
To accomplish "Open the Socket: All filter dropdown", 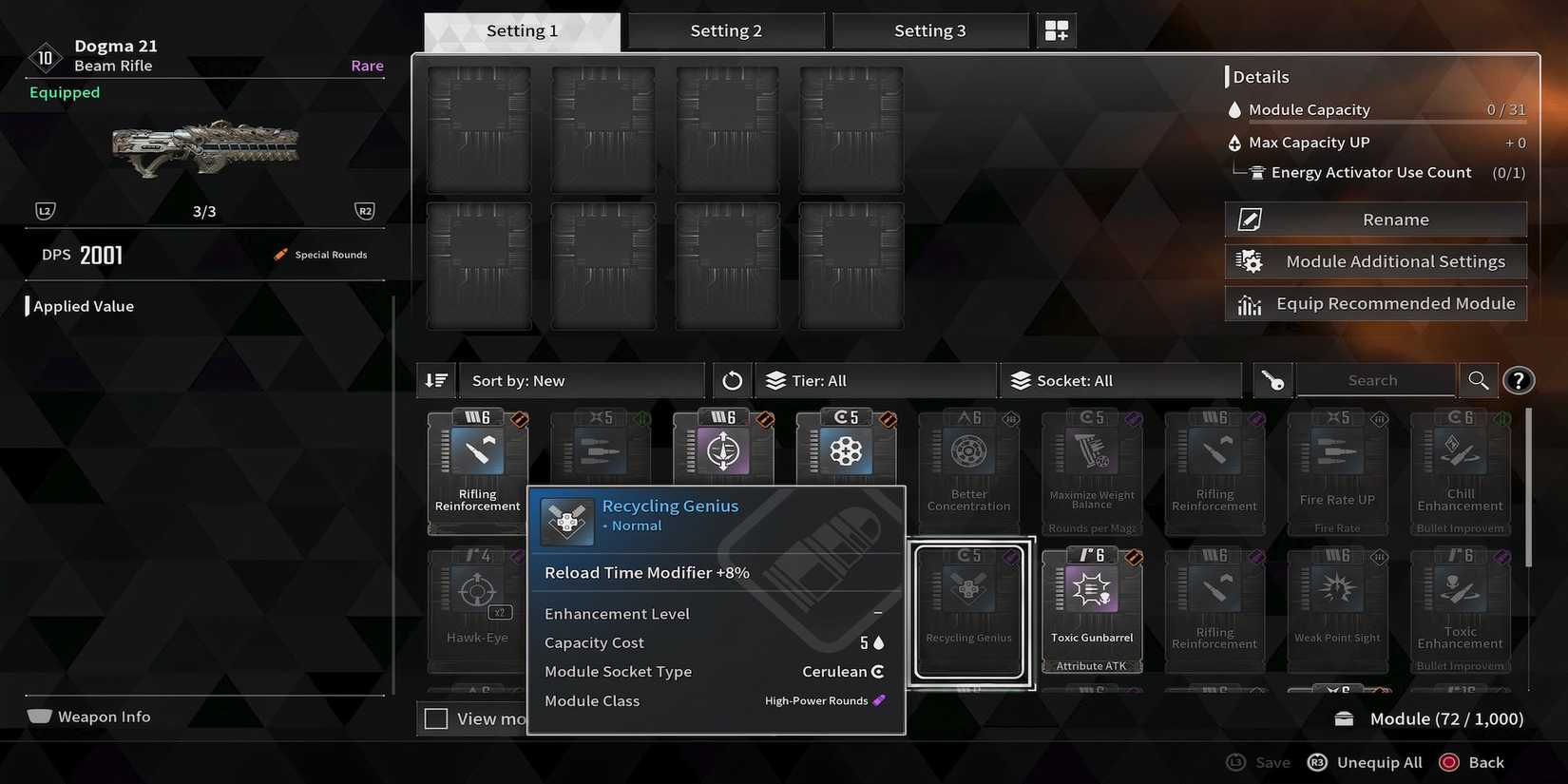I will coord(1121,380).
